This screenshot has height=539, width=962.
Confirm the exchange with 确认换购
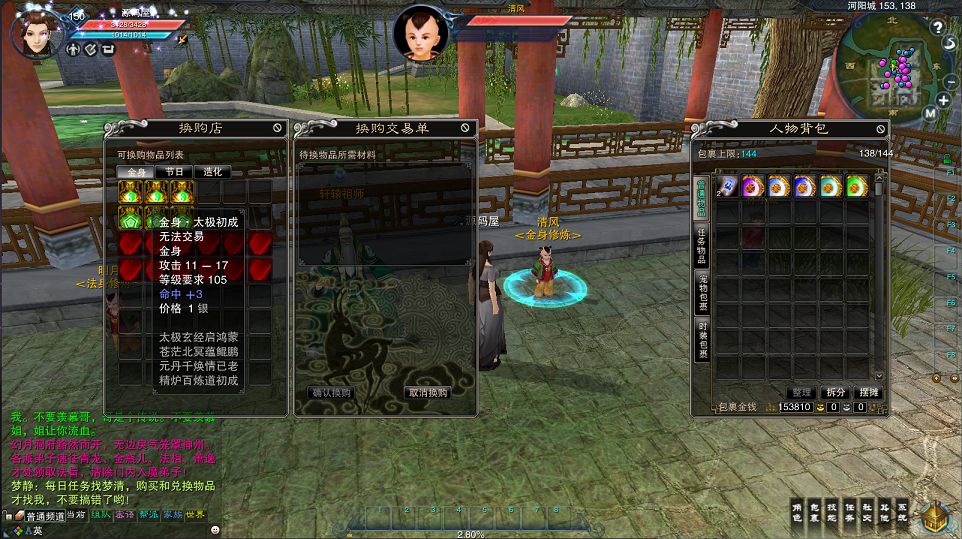tap(331, 393)
